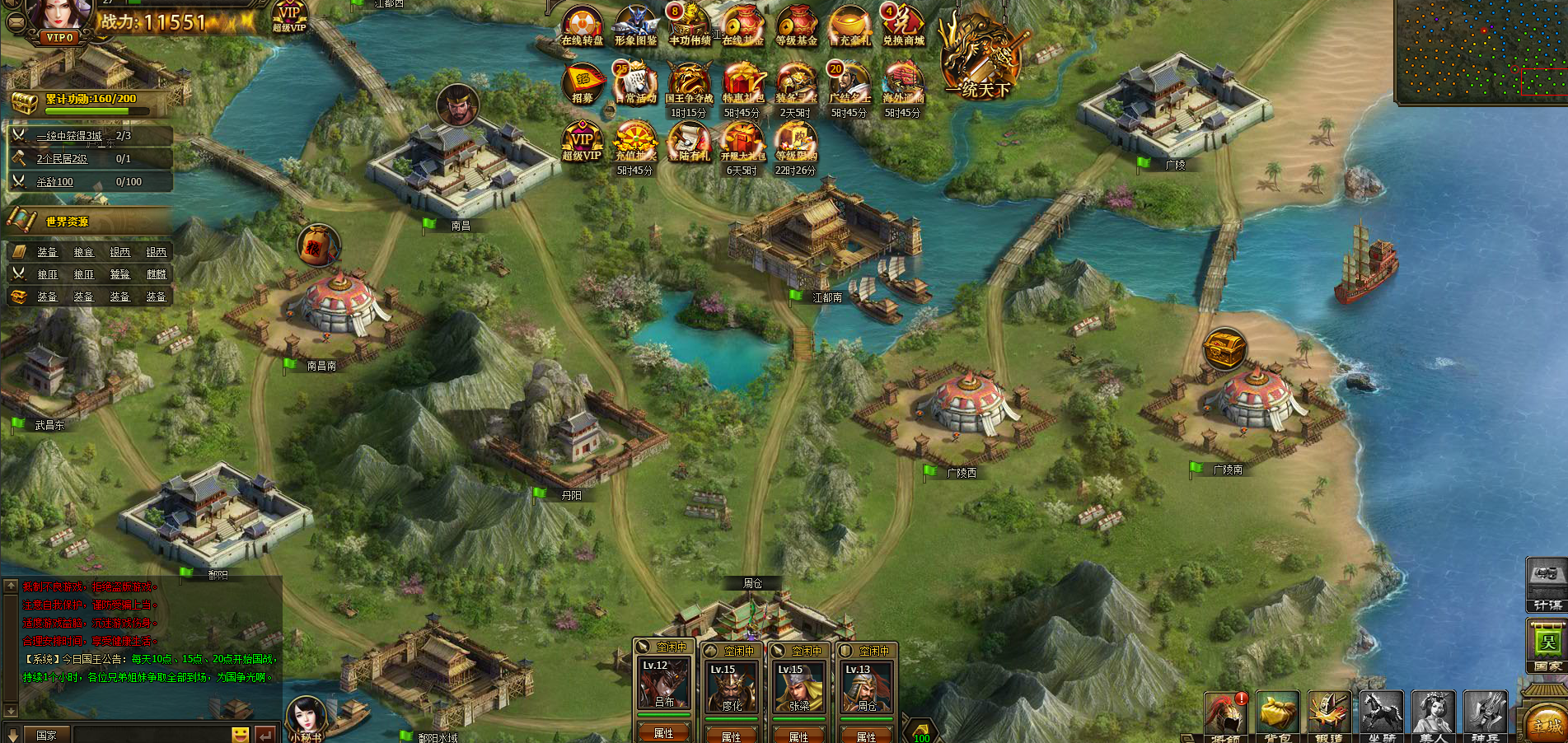Open the 超级VIP icon below 招募
The image size is (1568, 743).
click(x=582, y=142)
